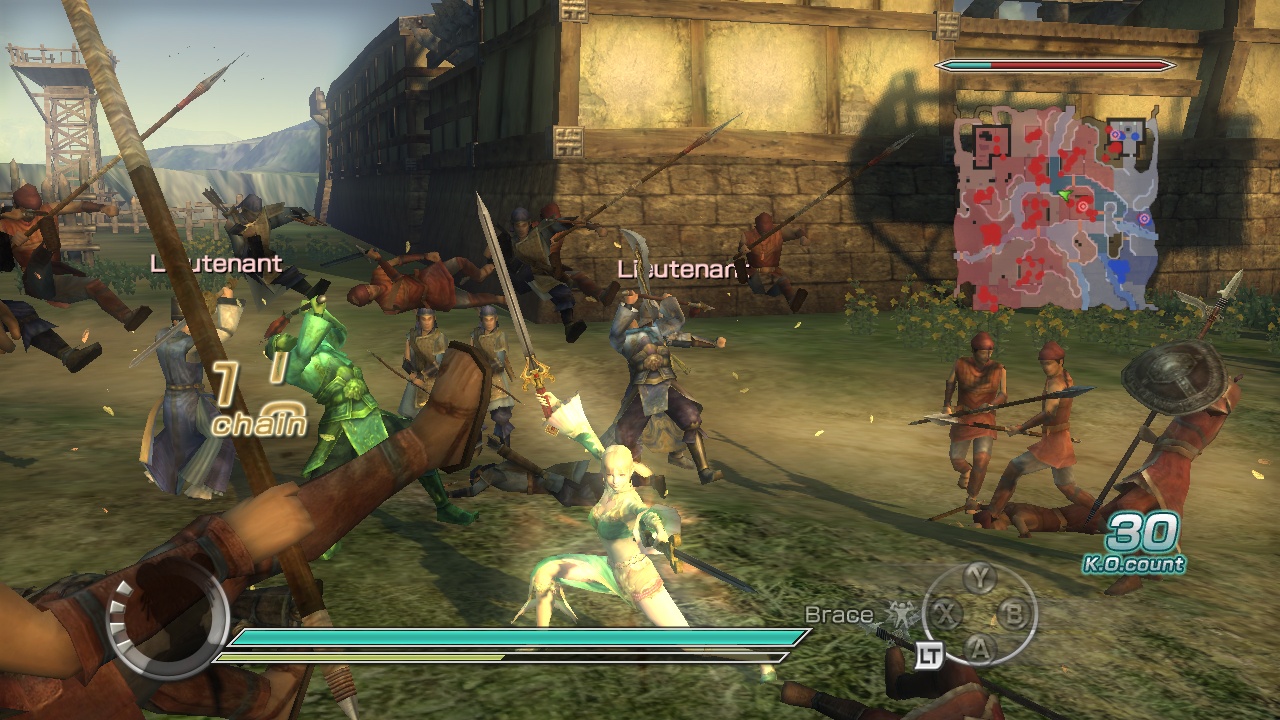
Task: Click the enemy health bar at the top right
Action: click(1053, 63)
